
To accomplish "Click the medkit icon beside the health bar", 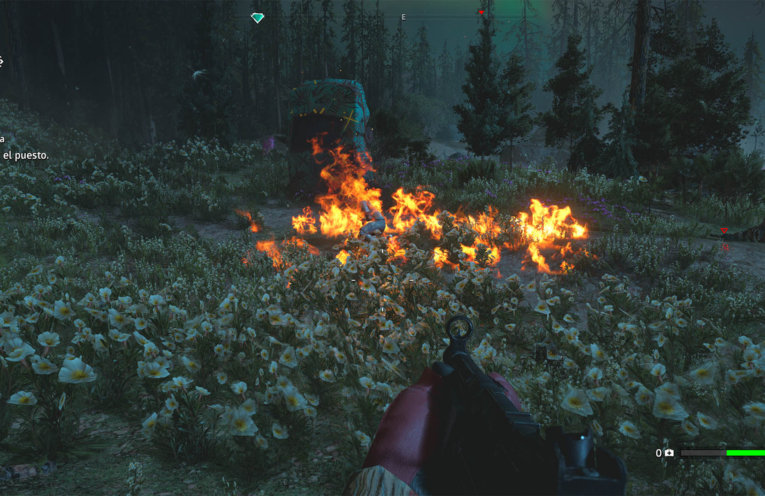I will [x=669, y=453].
